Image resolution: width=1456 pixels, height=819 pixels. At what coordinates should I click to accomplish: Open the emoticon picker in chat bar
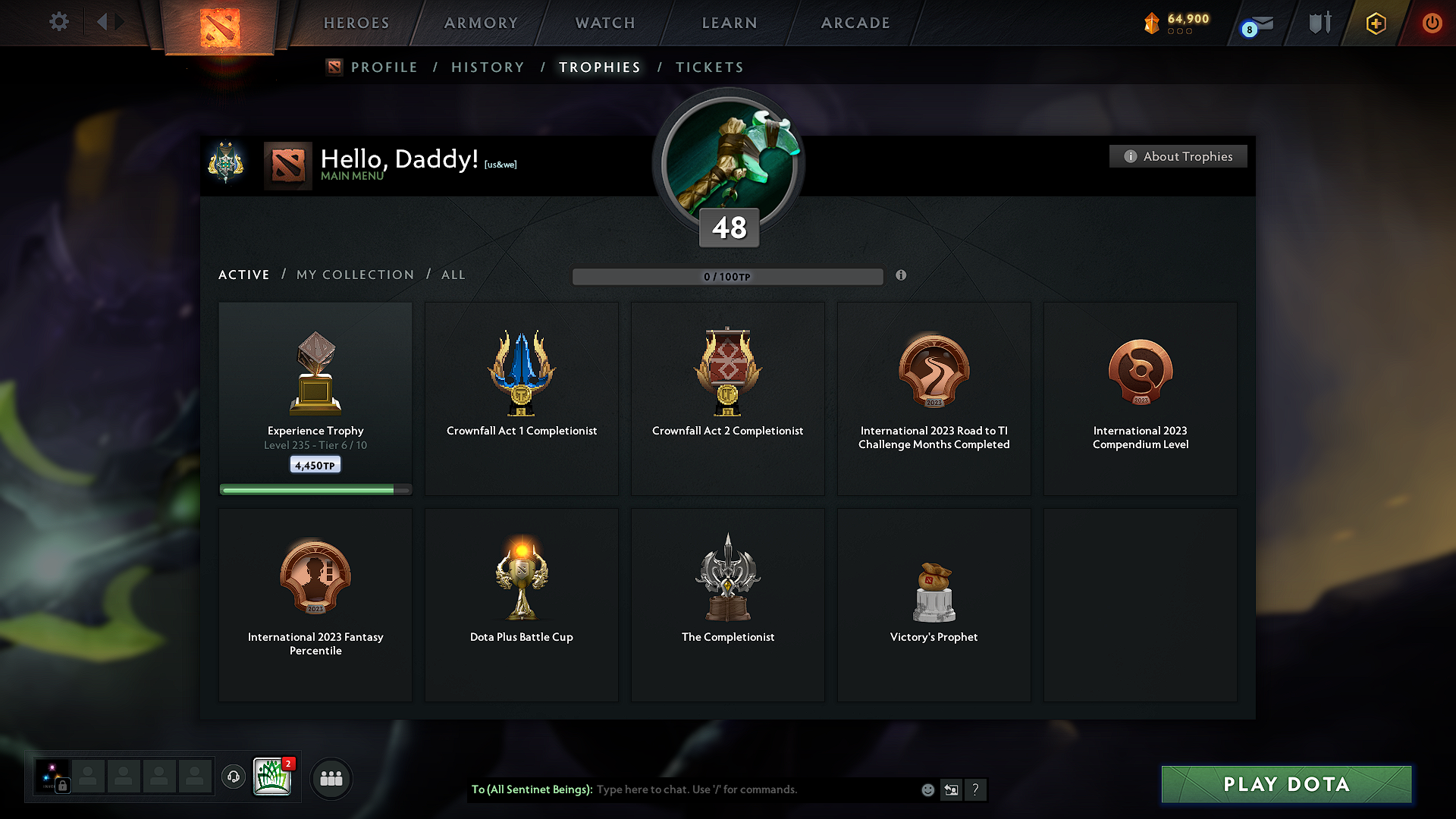point(927,789)
